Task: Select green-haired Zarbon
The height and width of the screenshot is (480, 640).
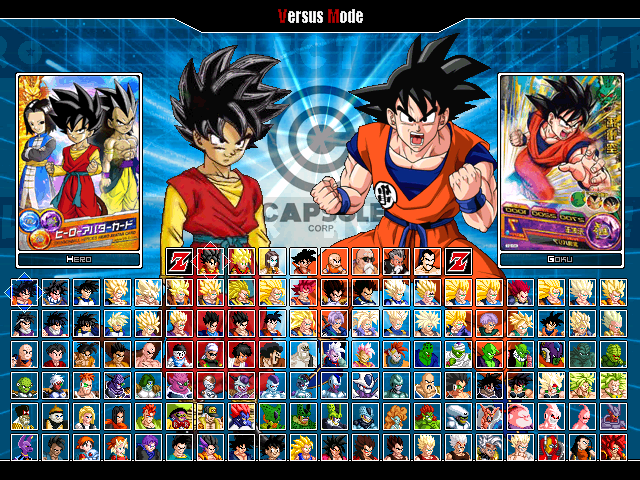Action: pyautogui.click(x=149, y=386)
